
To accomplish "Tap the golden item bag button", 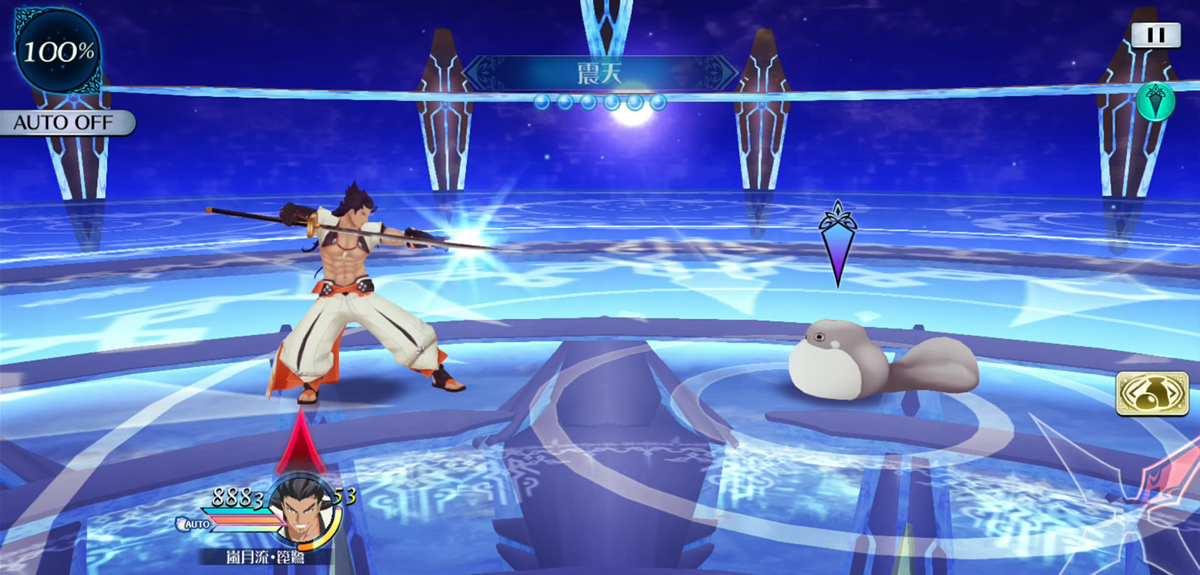I will [1145, 393].
